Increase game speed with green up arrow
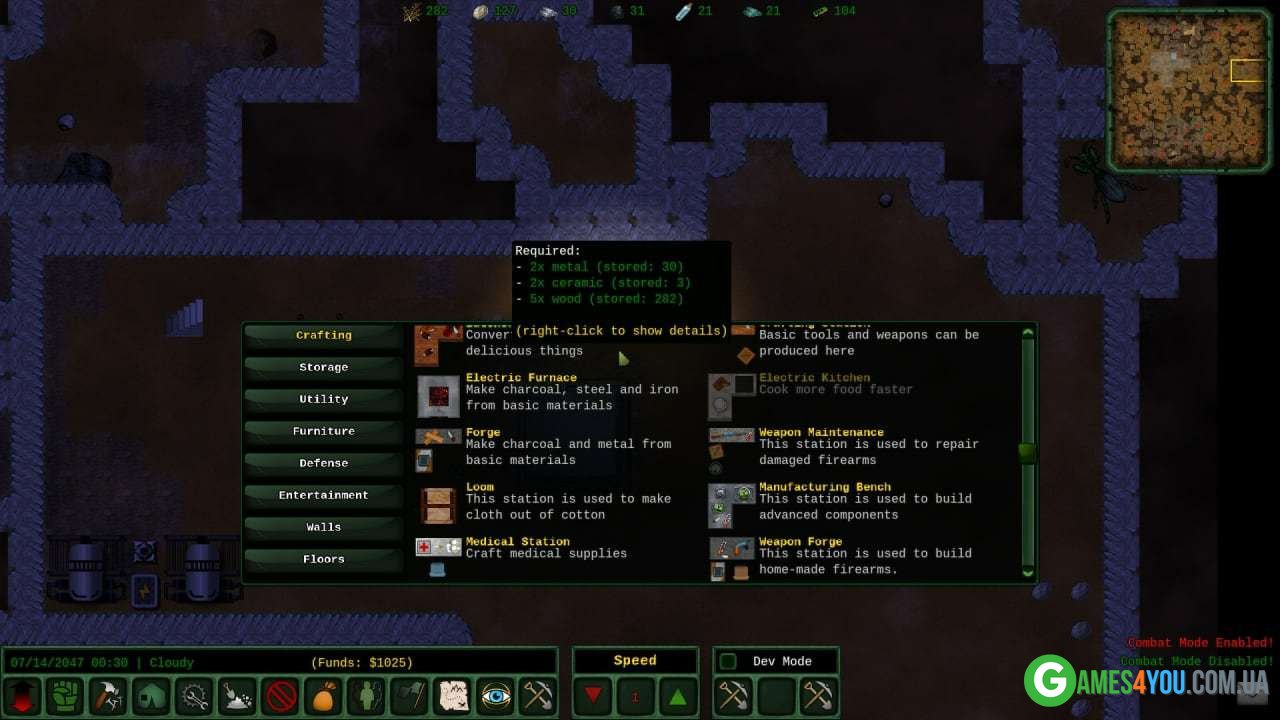 (676, 696)
